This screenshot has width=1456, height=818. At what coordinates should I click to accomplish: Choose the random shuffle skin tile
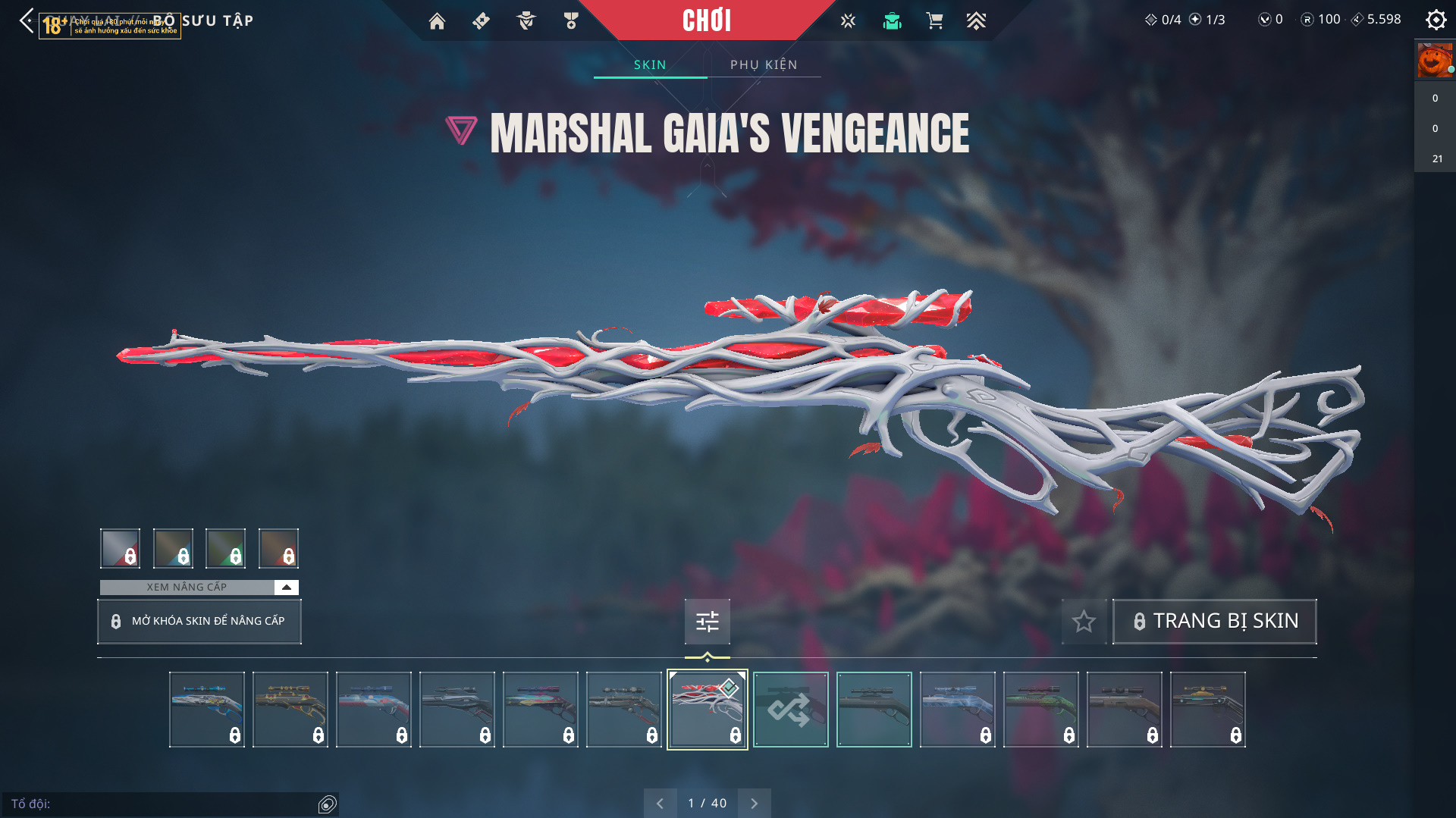790,710
